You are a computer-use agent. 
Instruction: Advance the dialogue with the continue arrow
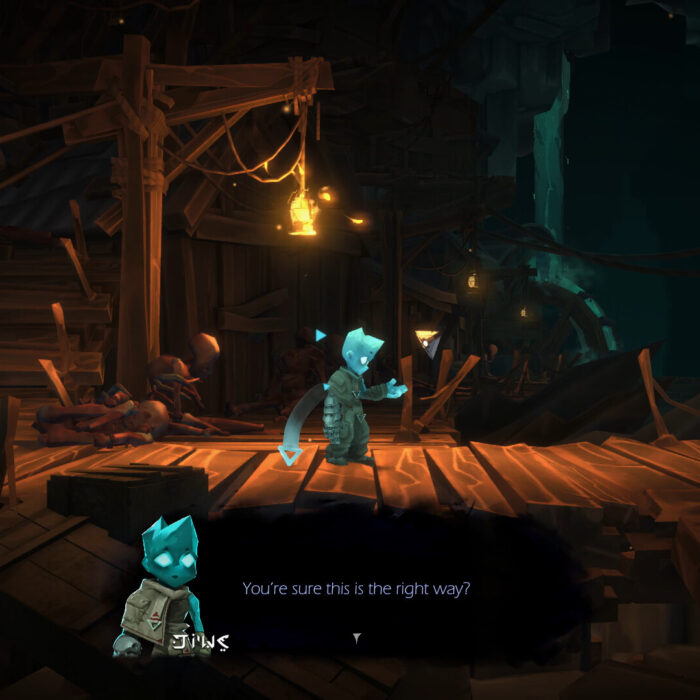tap(357, 637)
